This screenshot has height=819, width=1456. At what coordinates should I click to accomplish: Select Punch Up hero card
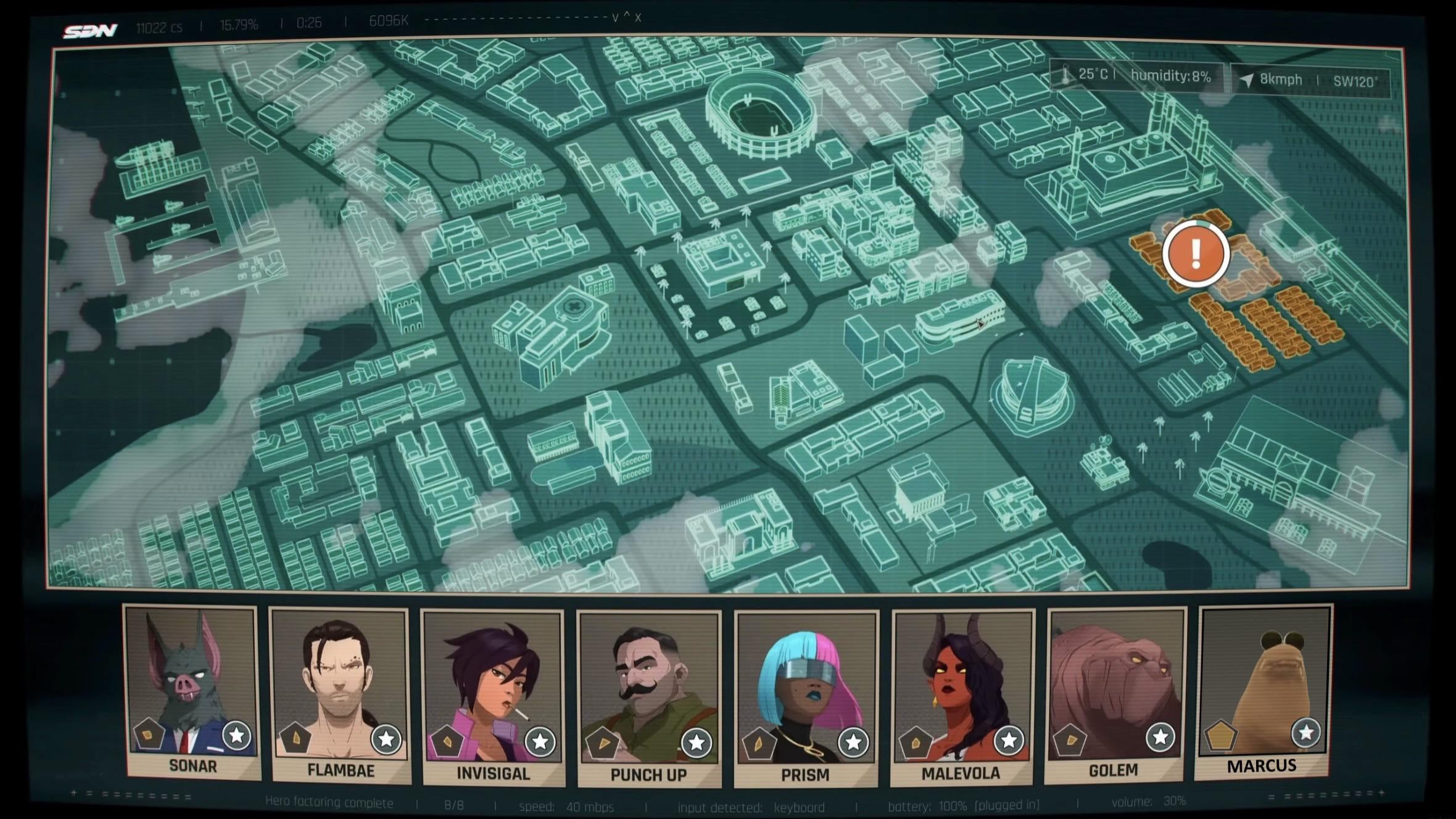tap(649, 697)
